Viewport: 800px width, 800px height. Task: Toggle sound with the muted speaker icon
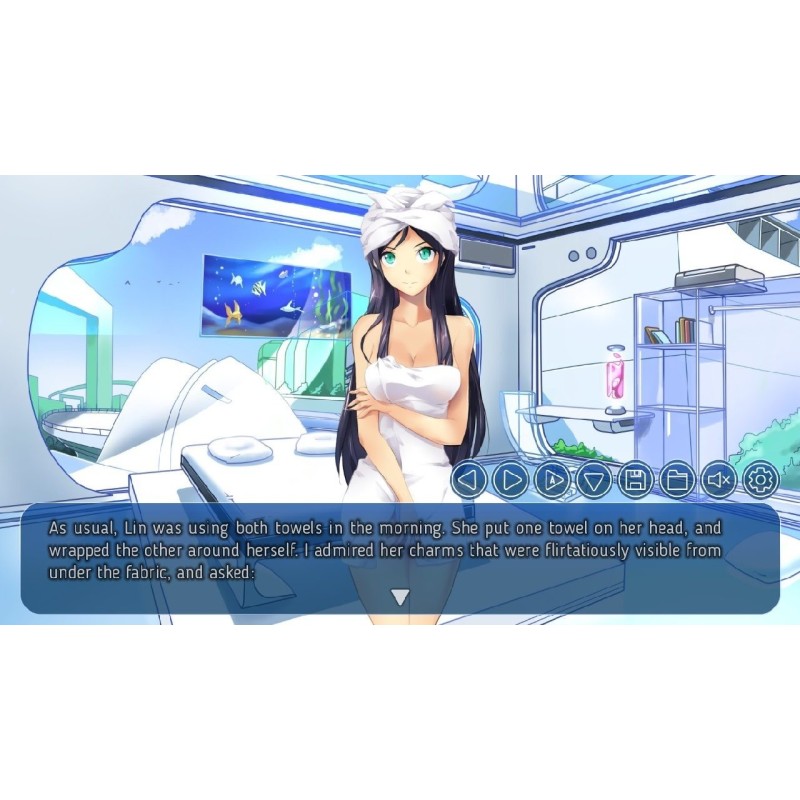coord(719,481)
